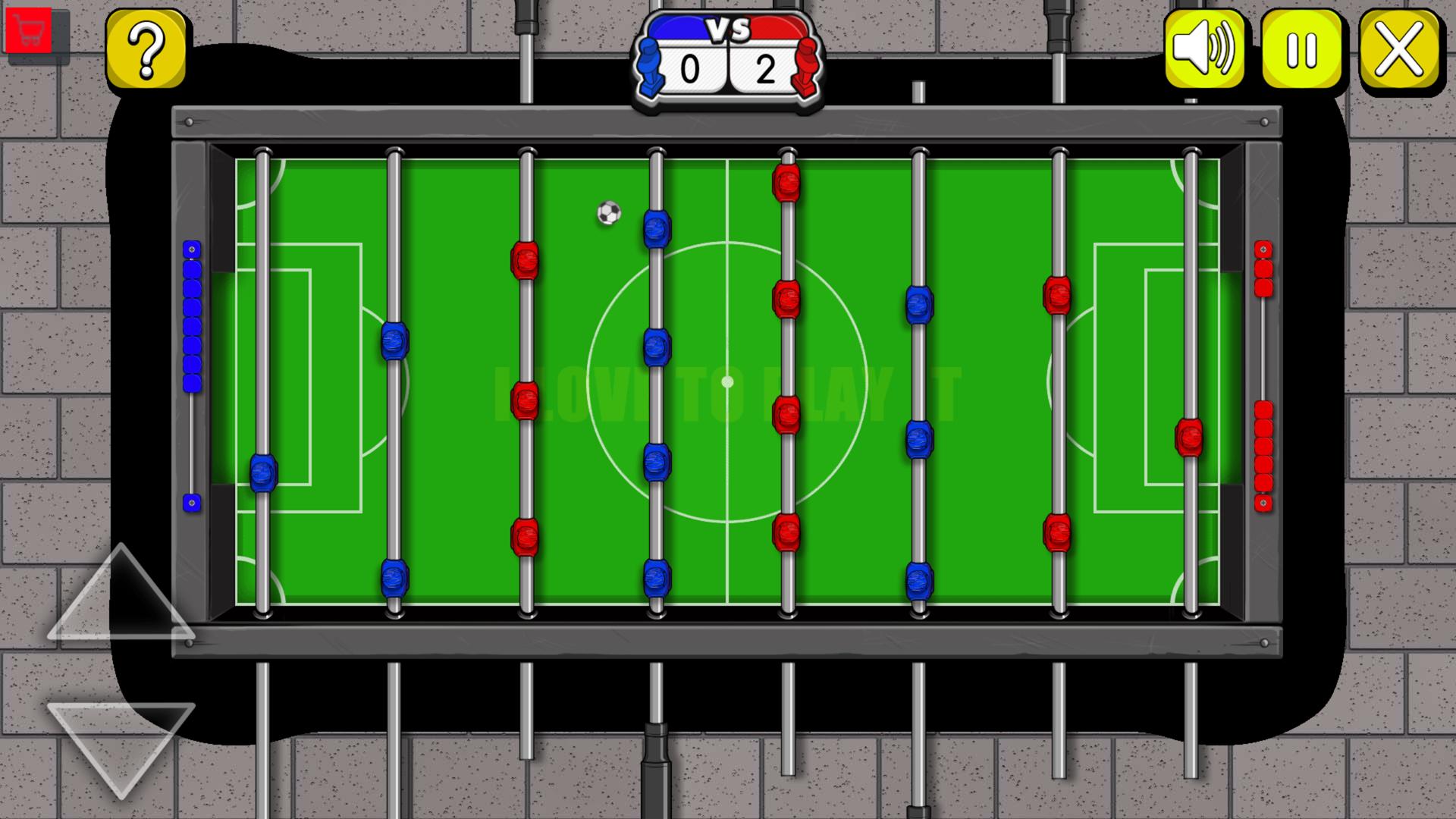
Task: Select the blue team score display
Action: click(x=692, y=71)
